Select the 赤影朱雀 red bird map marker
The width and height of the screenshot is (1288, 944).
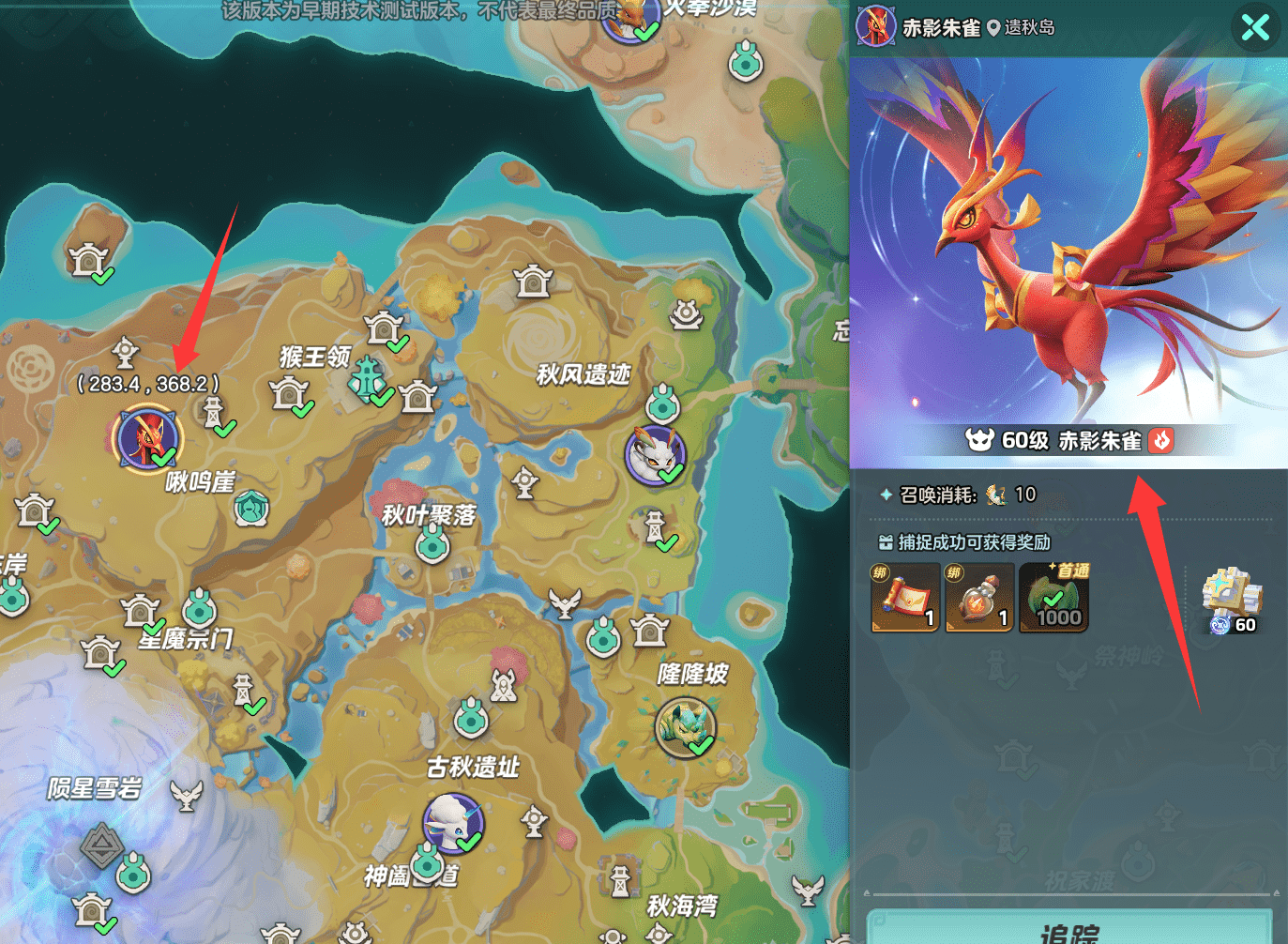(x=147, y=437)
